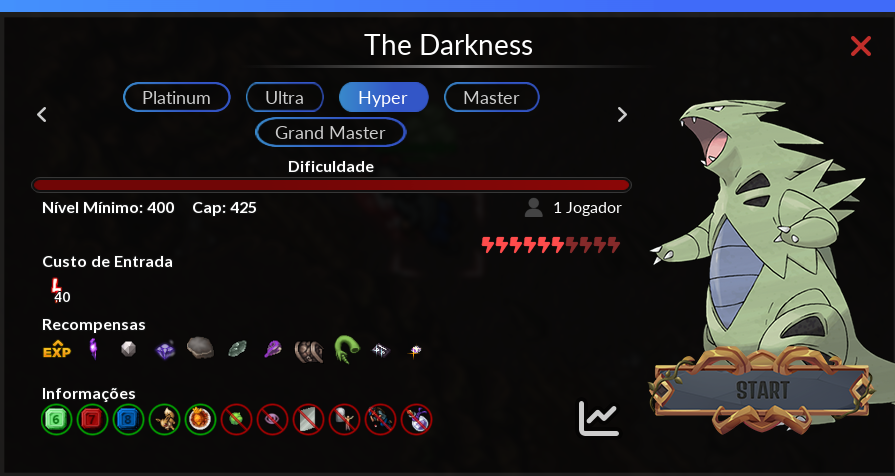Click the blue number 8 info icon
The width and height of the screenshot is (895, 476).
coord(128,418)
